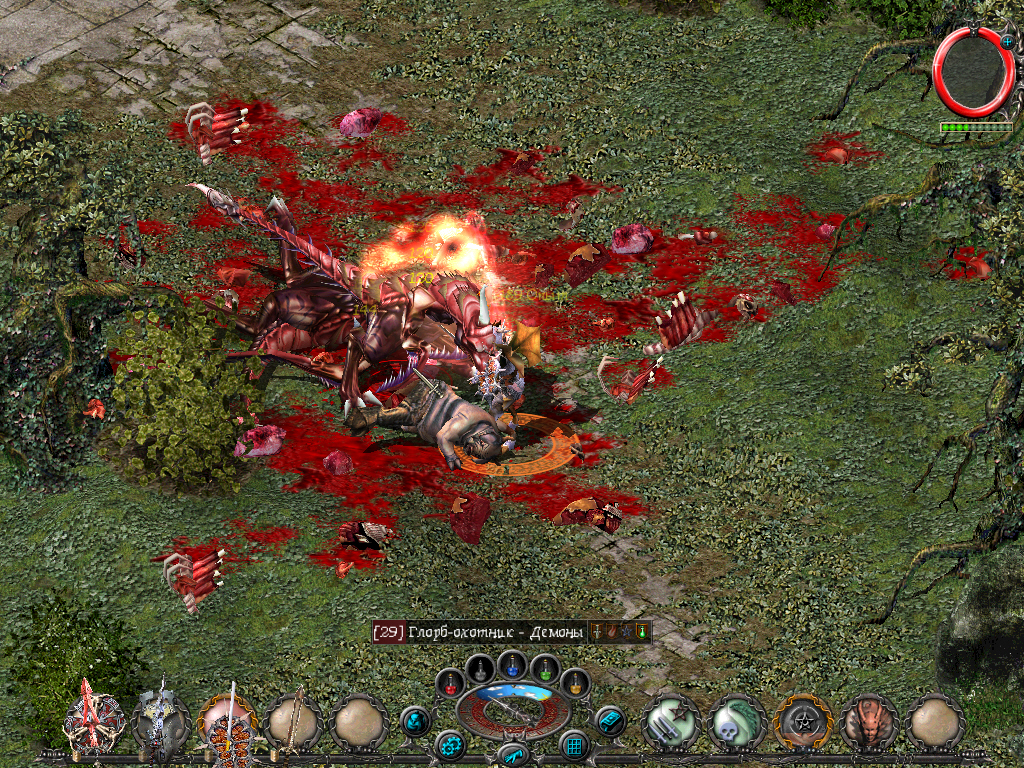Open the blue gear options button
Screen dimensions: 1024x768
point(451,745)
